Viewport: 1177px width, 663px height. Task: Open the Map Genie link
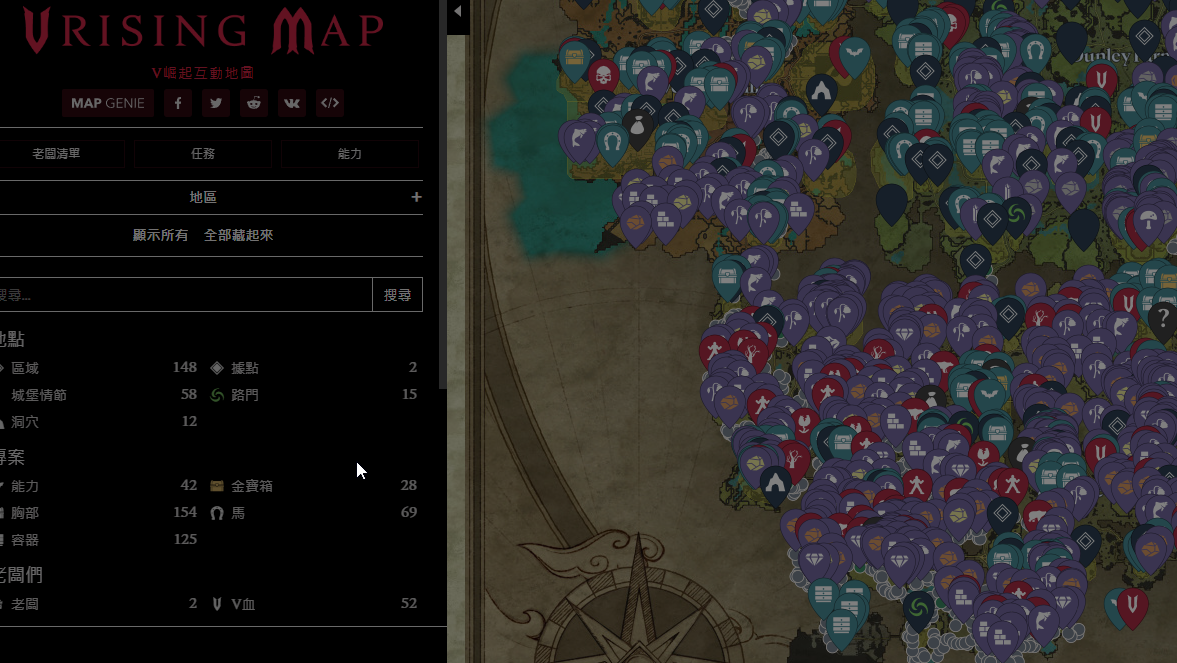coord(108,103)
